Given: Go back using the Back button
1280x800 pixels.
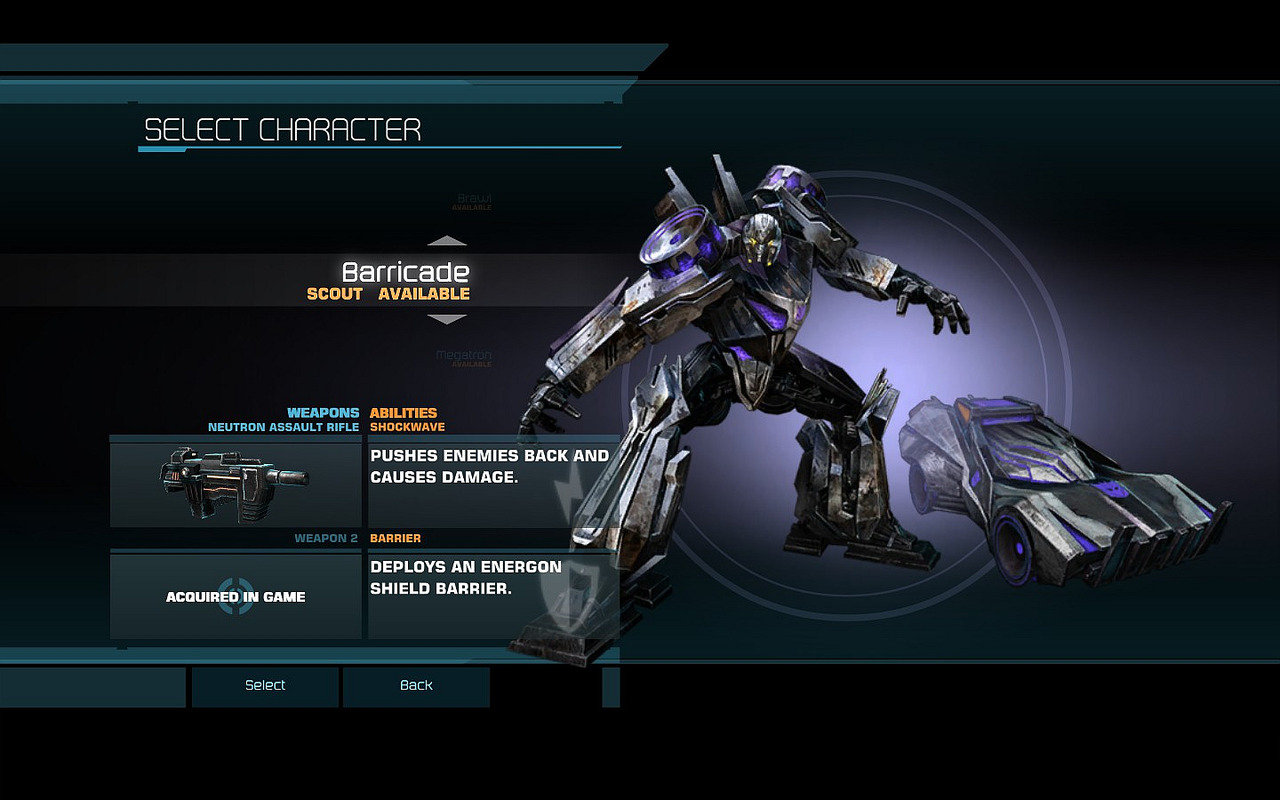Looking at the screenshot, I should point(416,686).
